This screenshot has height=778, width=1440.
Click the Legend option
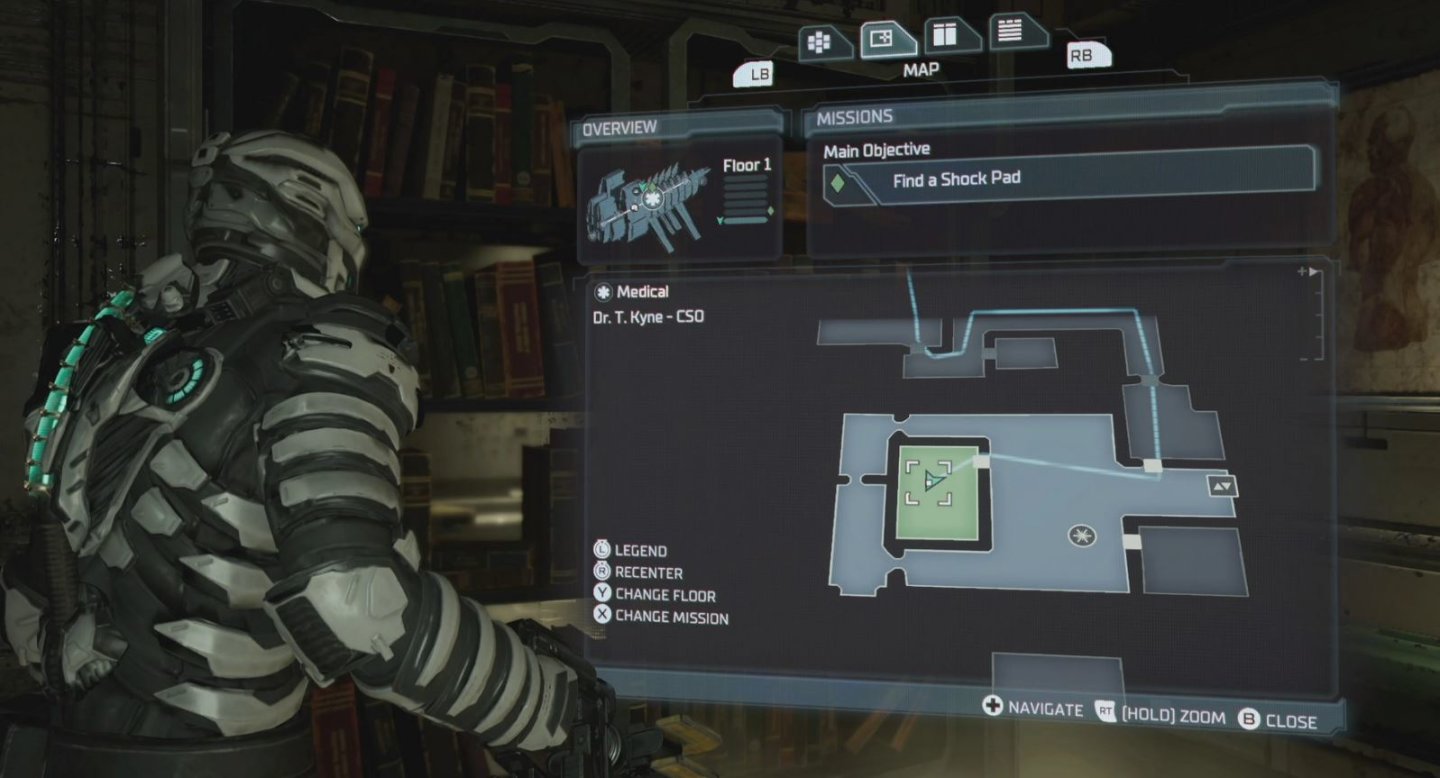click(x=630, y=551)
